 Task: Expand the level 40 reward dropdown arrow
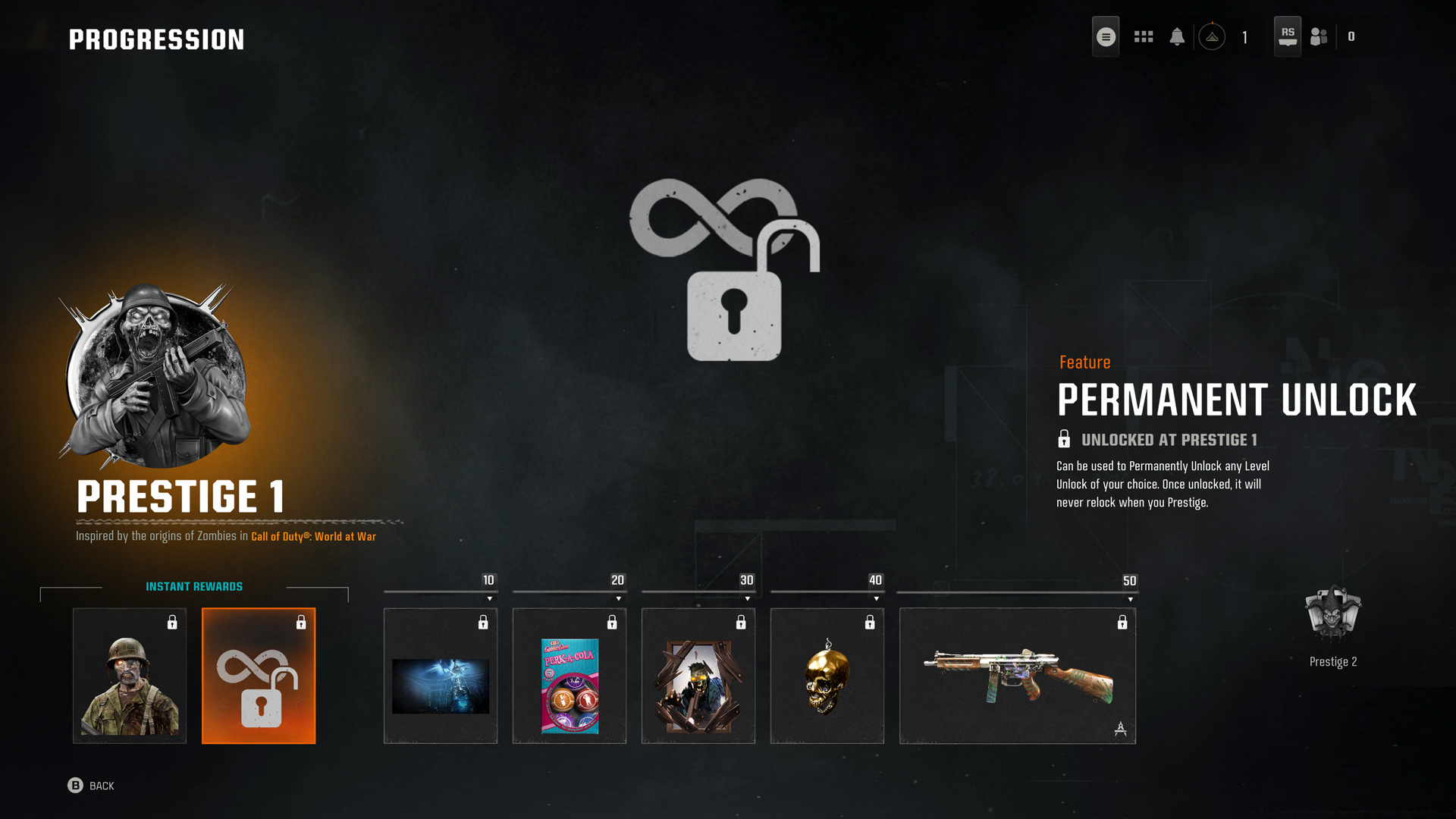click(x=877, y=598)
